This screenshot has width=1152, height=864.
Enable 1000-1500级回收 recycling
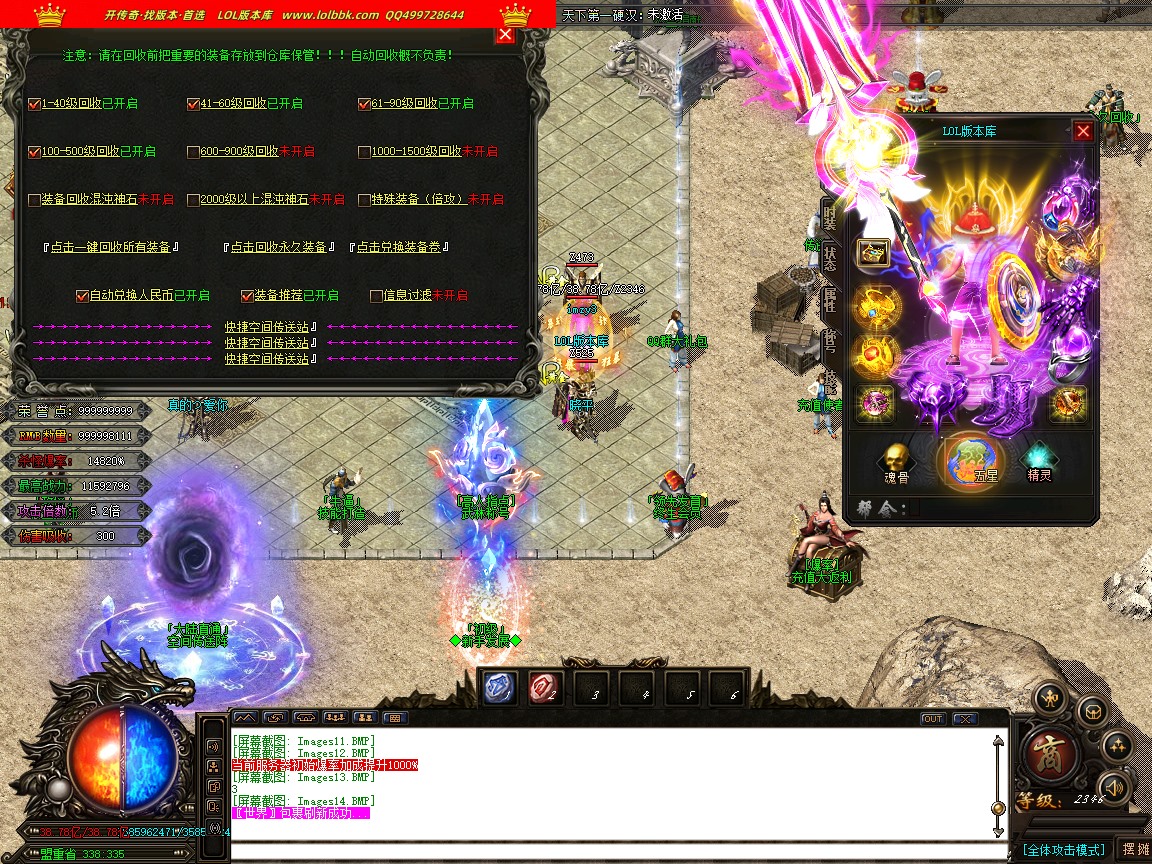[365, 152]
